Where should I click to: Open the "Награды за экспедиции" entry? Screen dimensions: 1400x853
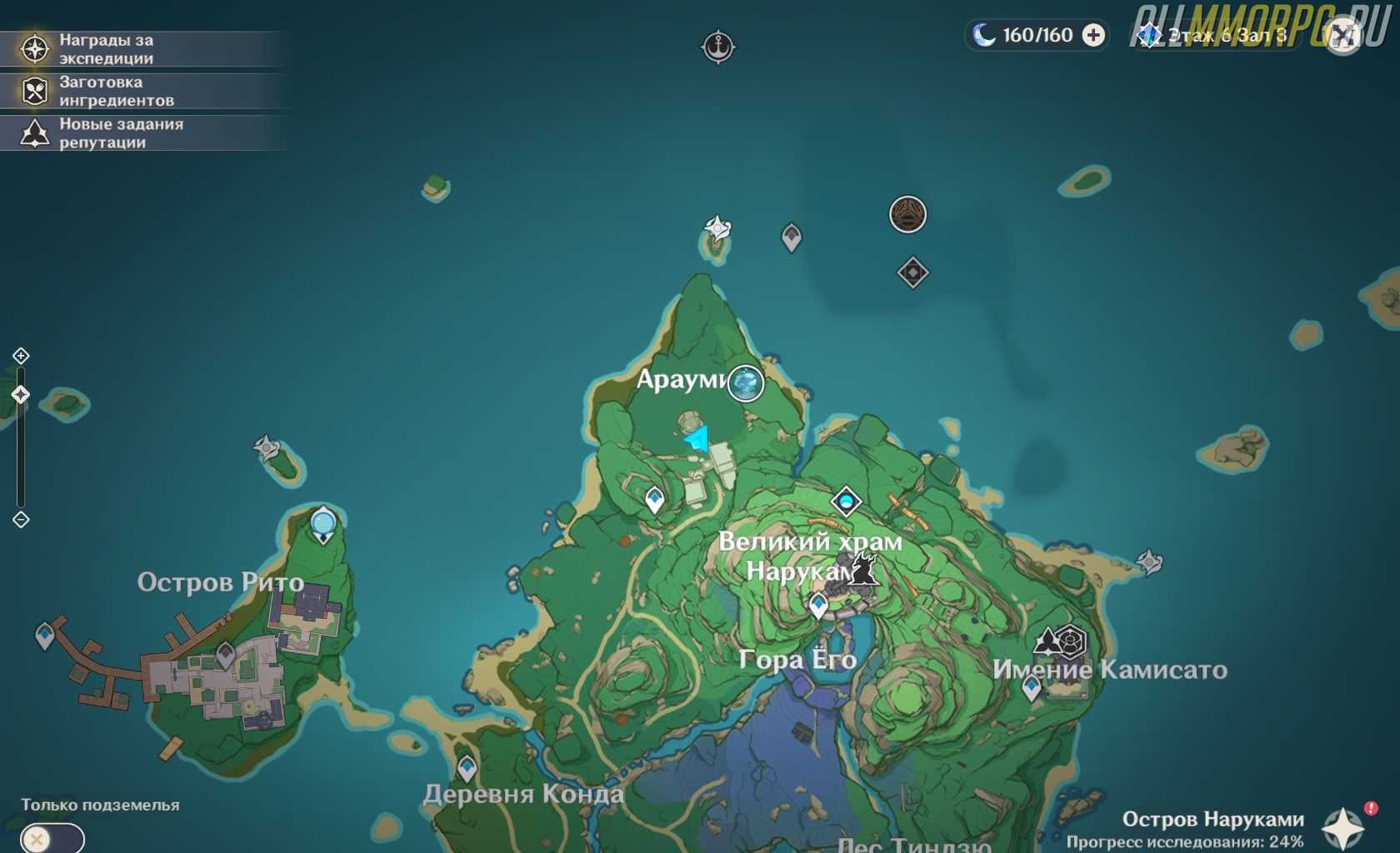pyautogui.click(x=104, y=49)
